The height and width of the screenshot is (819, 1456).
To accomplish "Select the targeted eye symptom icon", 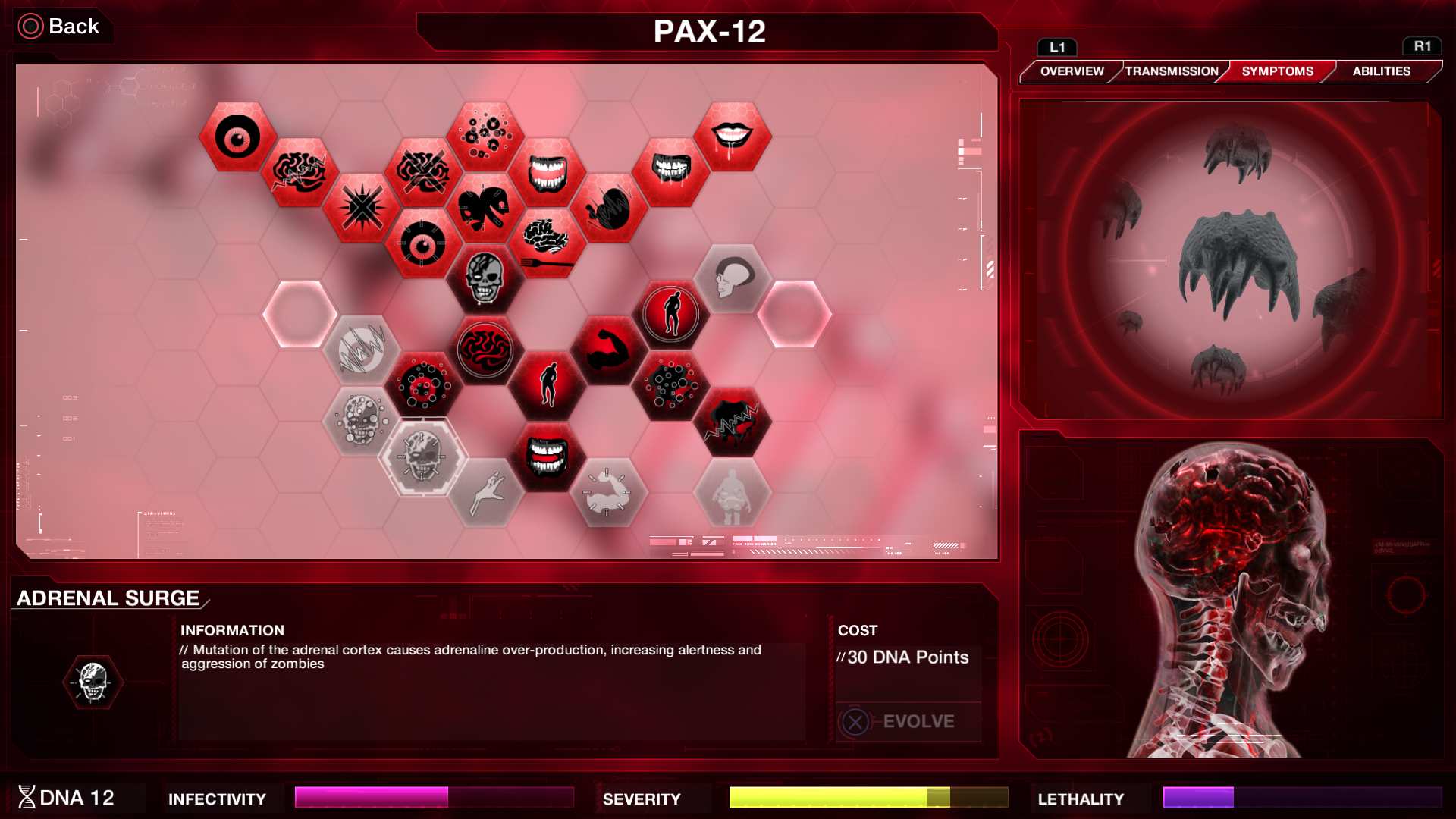I will click(x=425, y=243).
